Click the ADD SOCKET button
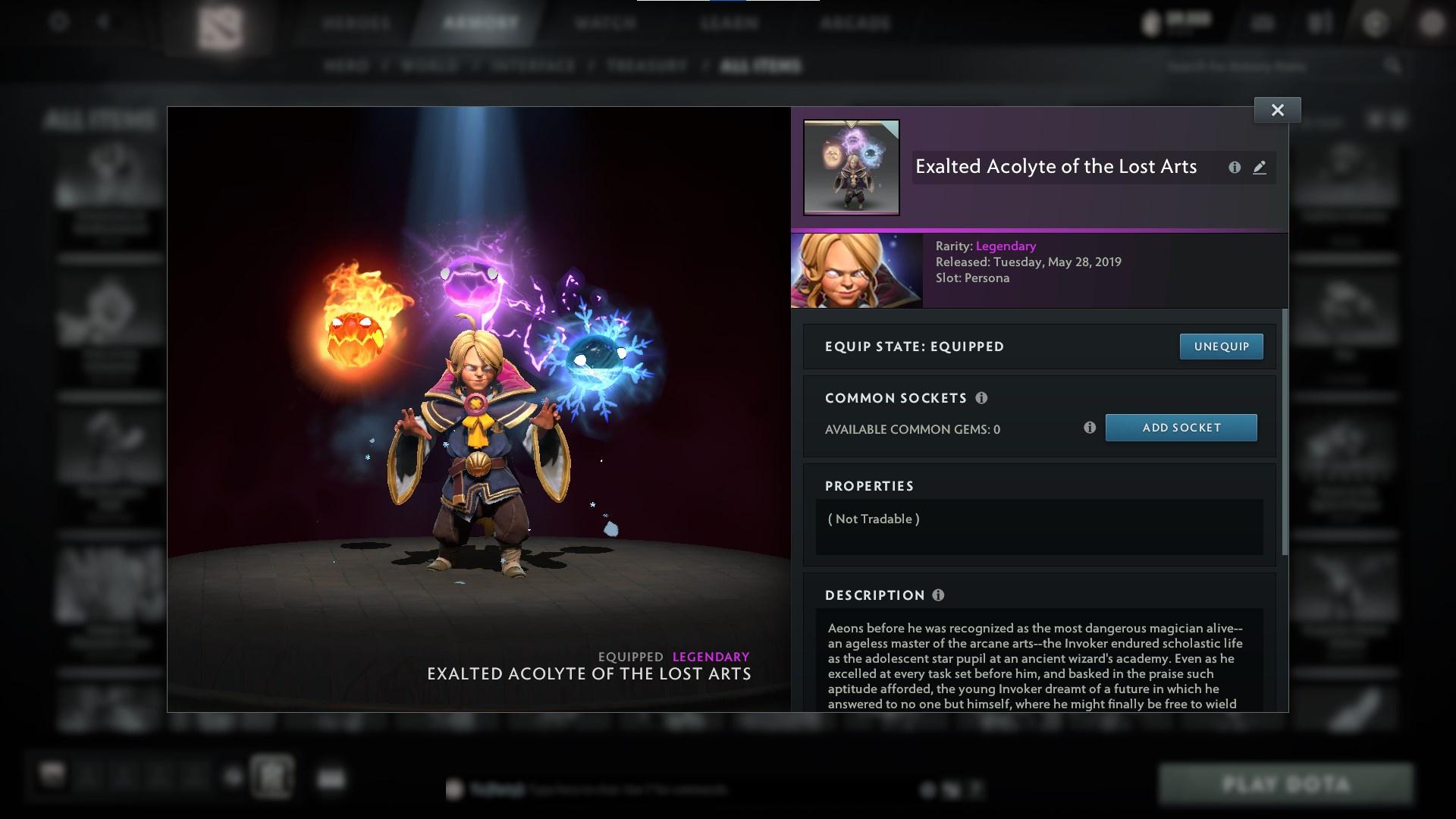Viewport: 1456px width, 819px height. (x=1181, y=428)
